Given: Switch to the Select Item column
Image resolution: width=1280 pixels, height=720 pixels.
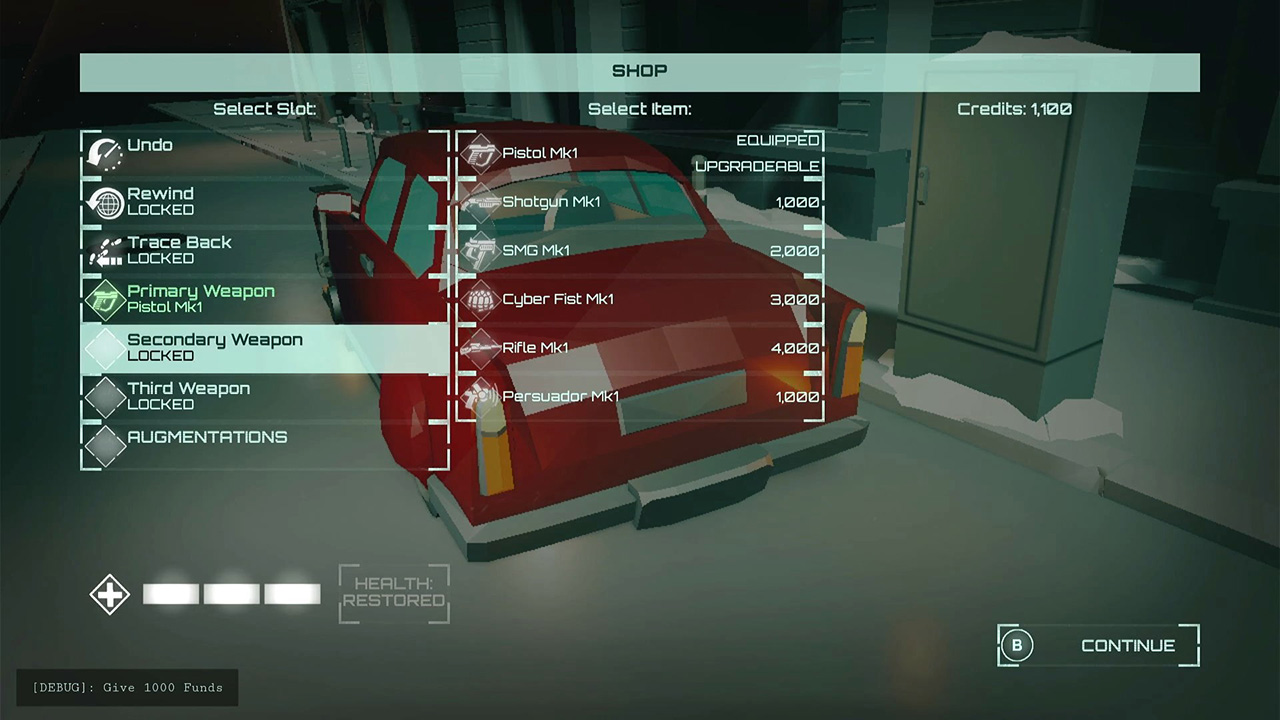Looking at the screenshot, I should coord(639,109).
